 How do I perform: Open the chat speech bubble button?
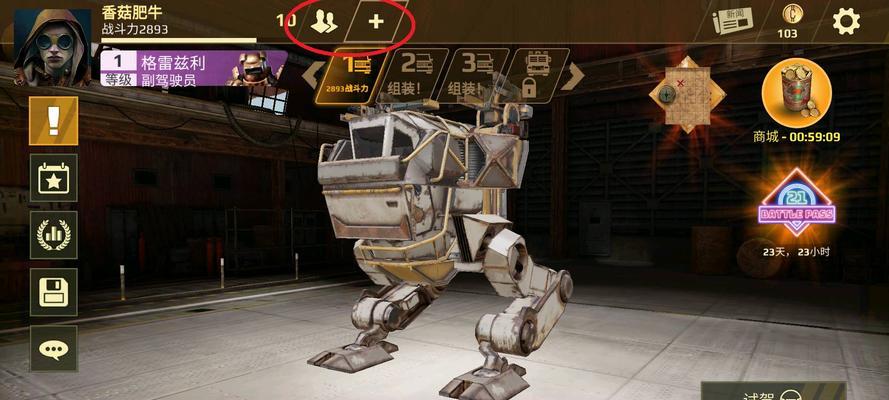(x=53, y=349)
